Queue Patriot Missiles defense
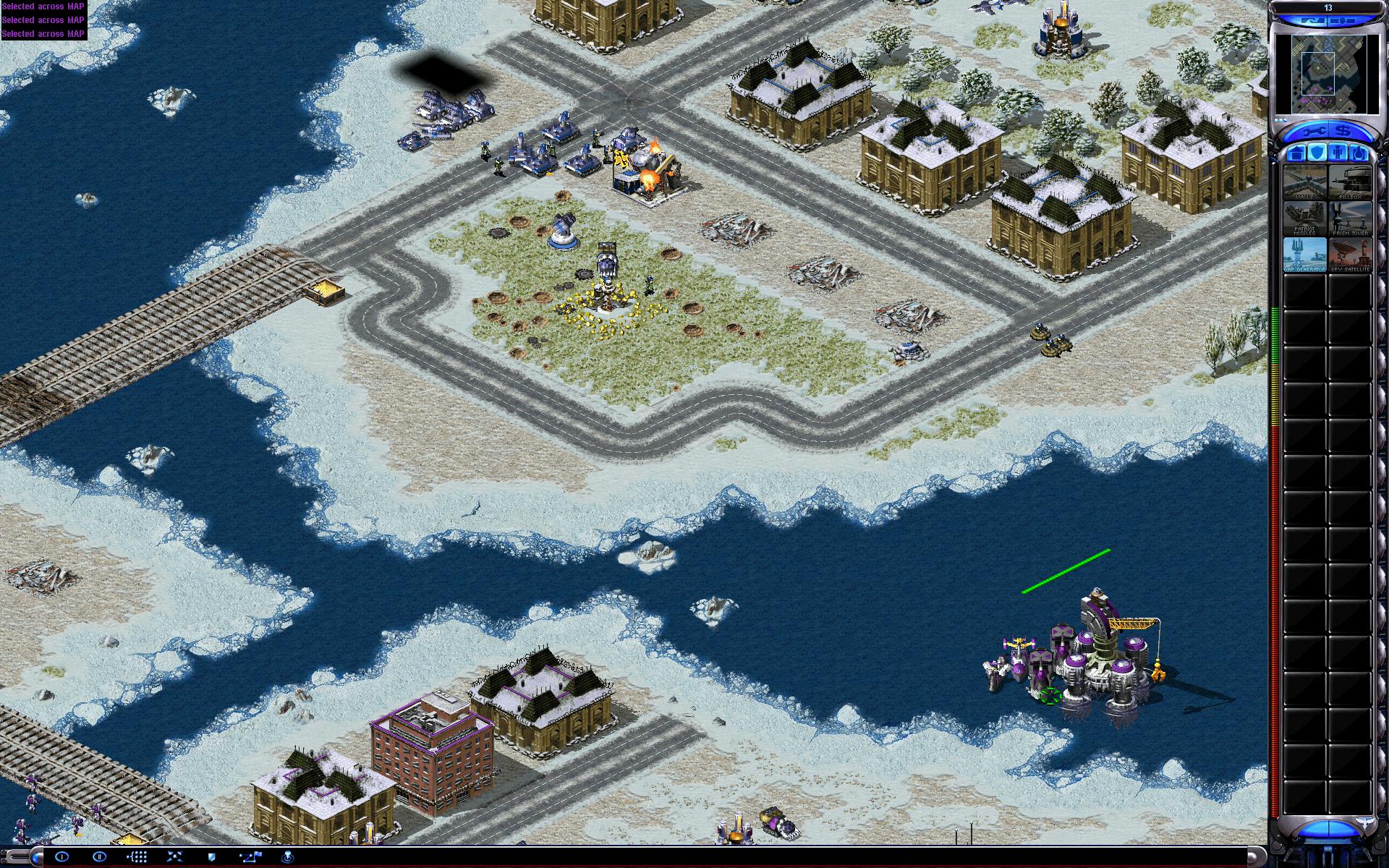Viewport: 1389px width, 868px height. [1304, 218]
